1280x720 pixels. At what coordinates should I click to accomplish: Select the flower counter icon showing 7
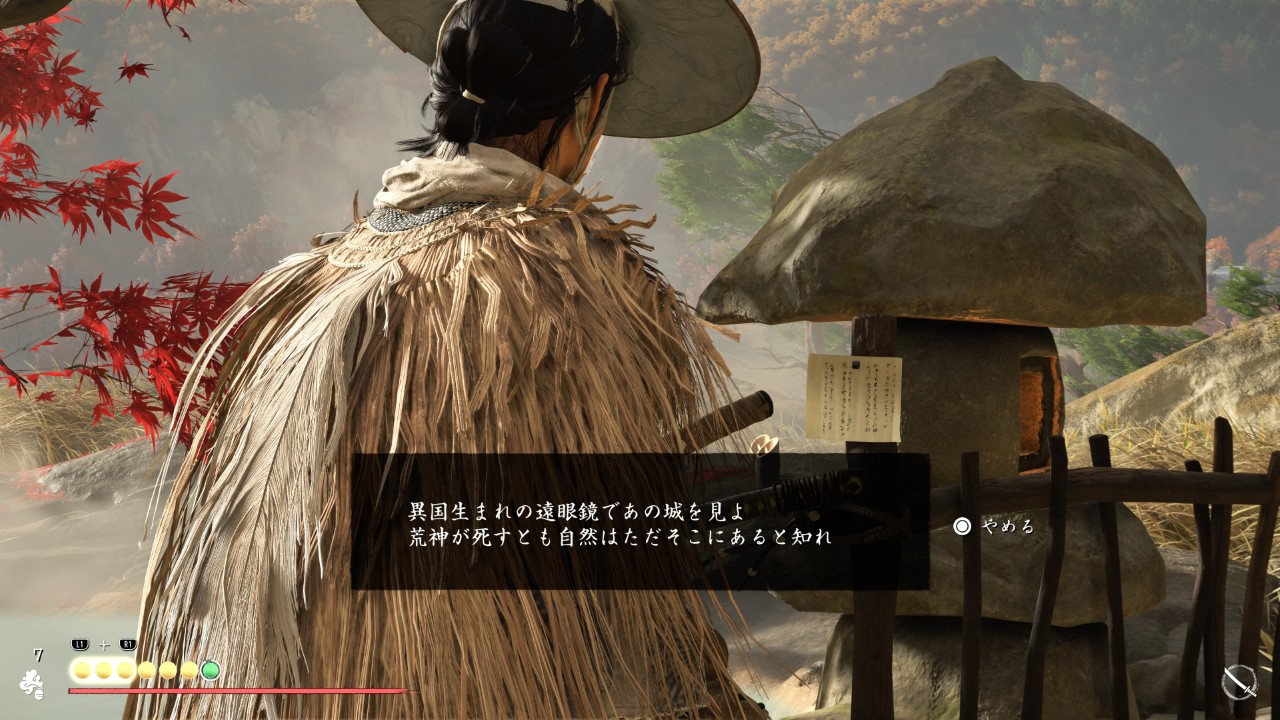(x=32, y=682)
